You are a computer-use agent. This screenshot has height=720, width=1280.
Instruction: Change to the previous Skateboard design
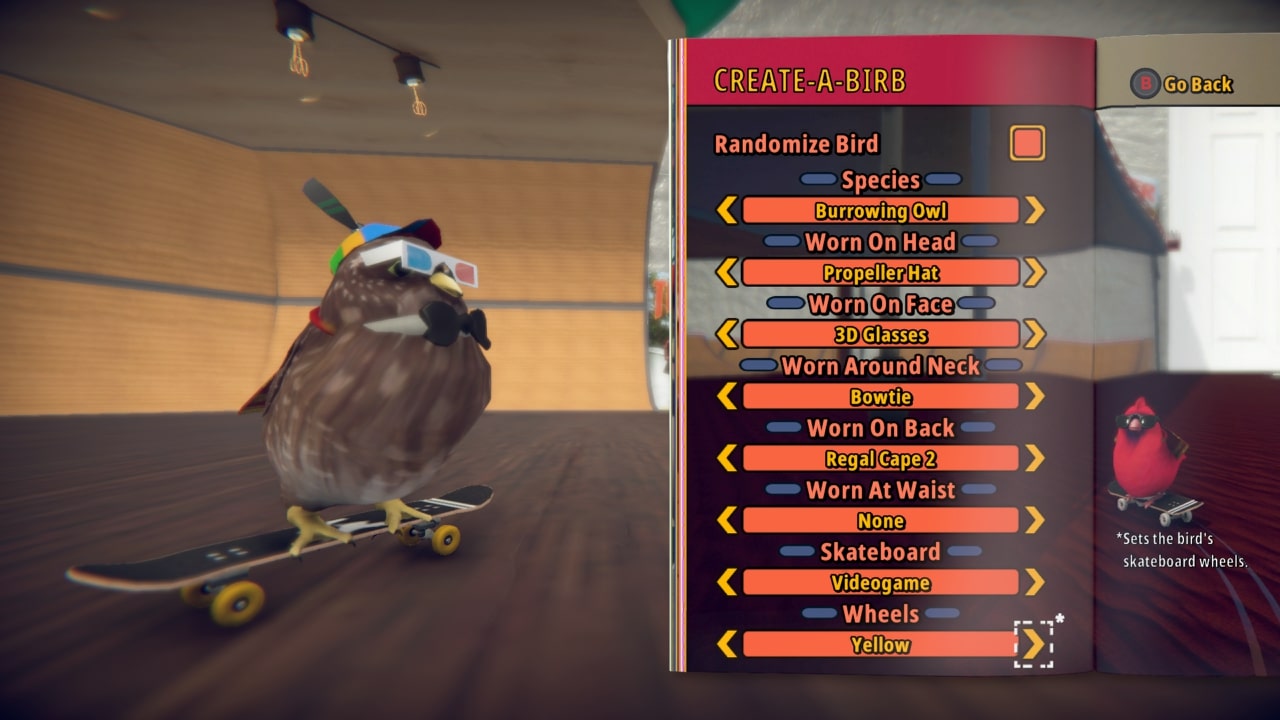coord(727,582)
